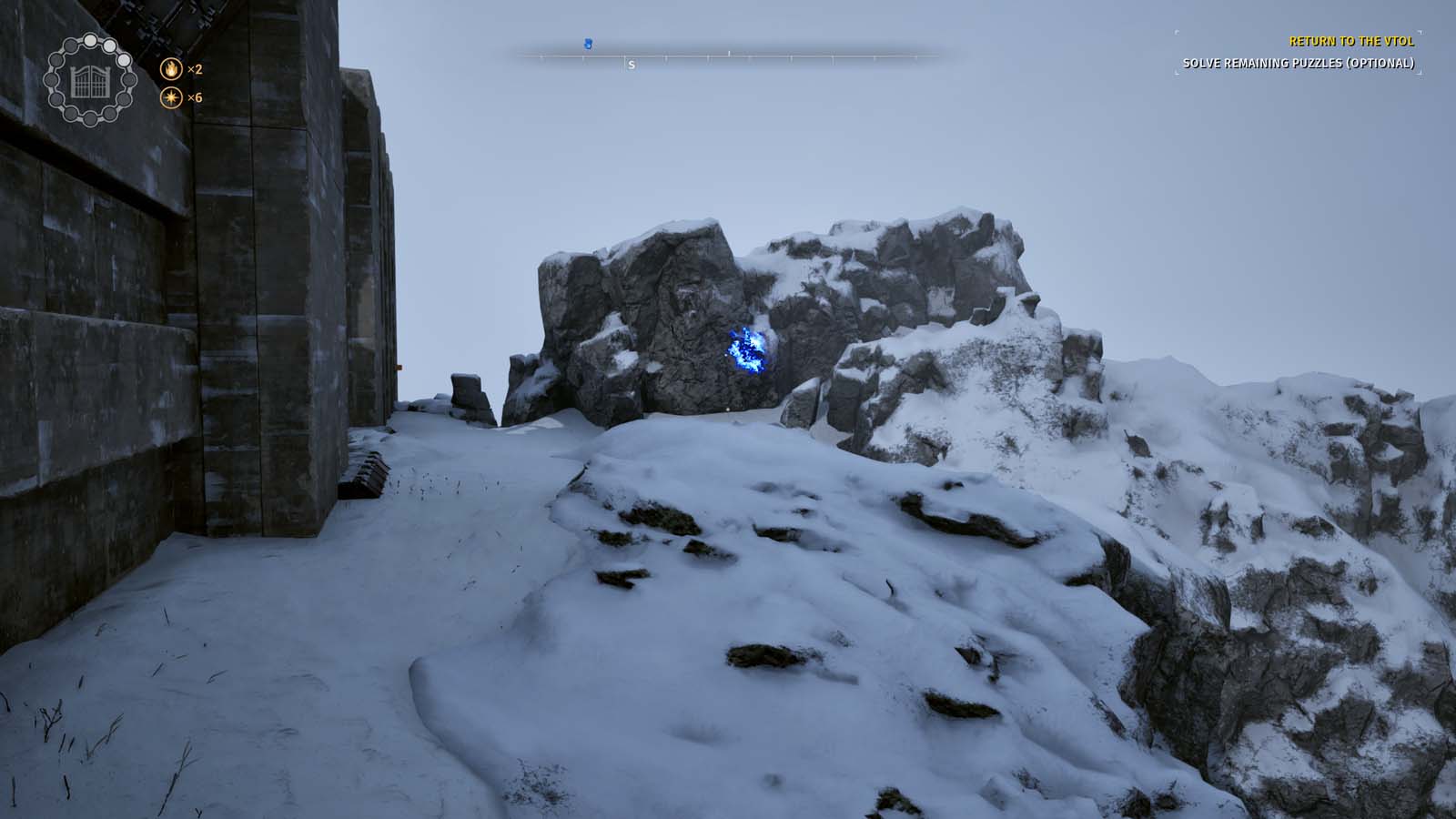
Task: Click the gate symbol inside the progress ring
Action: [89, 84]
